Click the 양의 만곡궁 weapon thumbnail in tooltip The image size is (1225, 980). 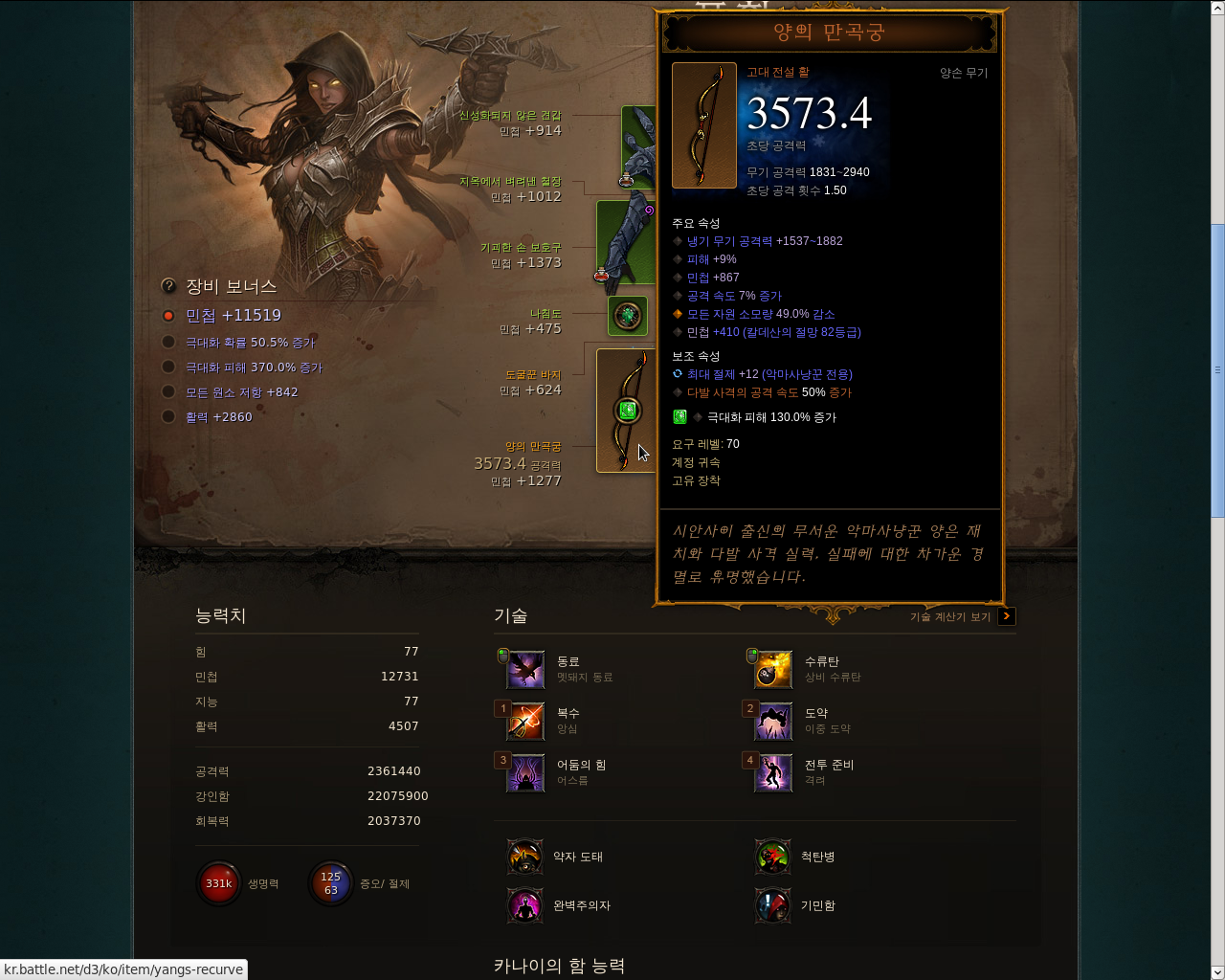tap(703, 125)
